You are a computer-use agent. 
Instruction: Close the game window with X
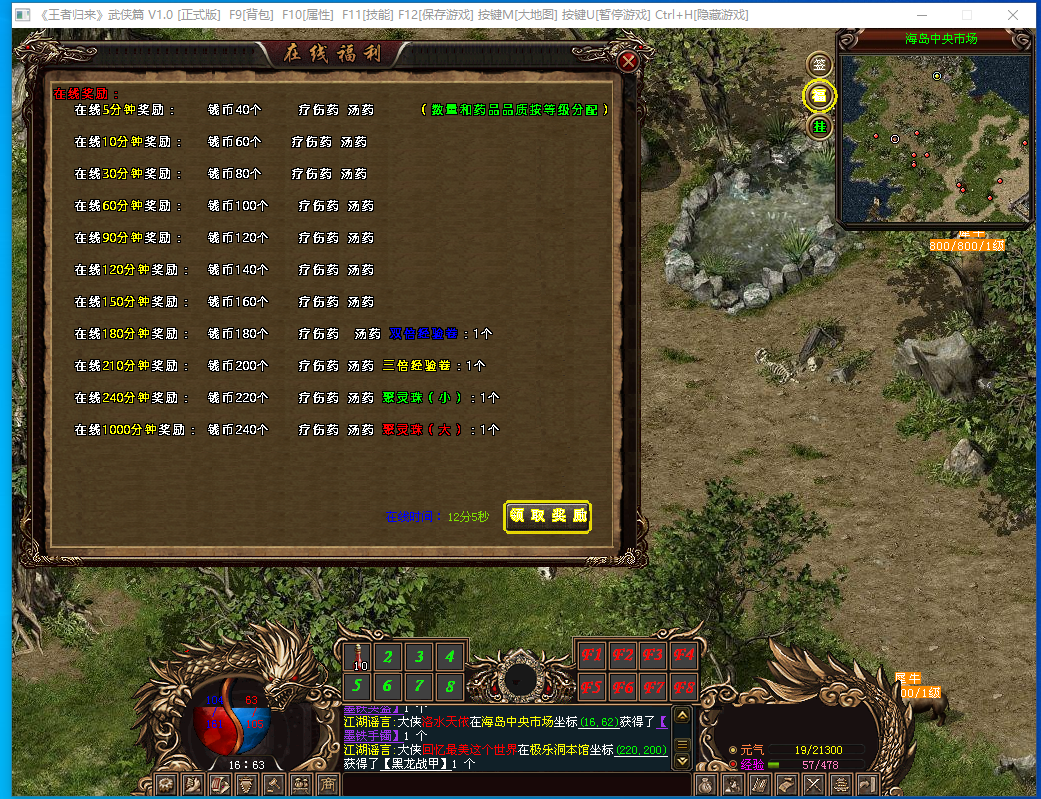point(1014,15)
